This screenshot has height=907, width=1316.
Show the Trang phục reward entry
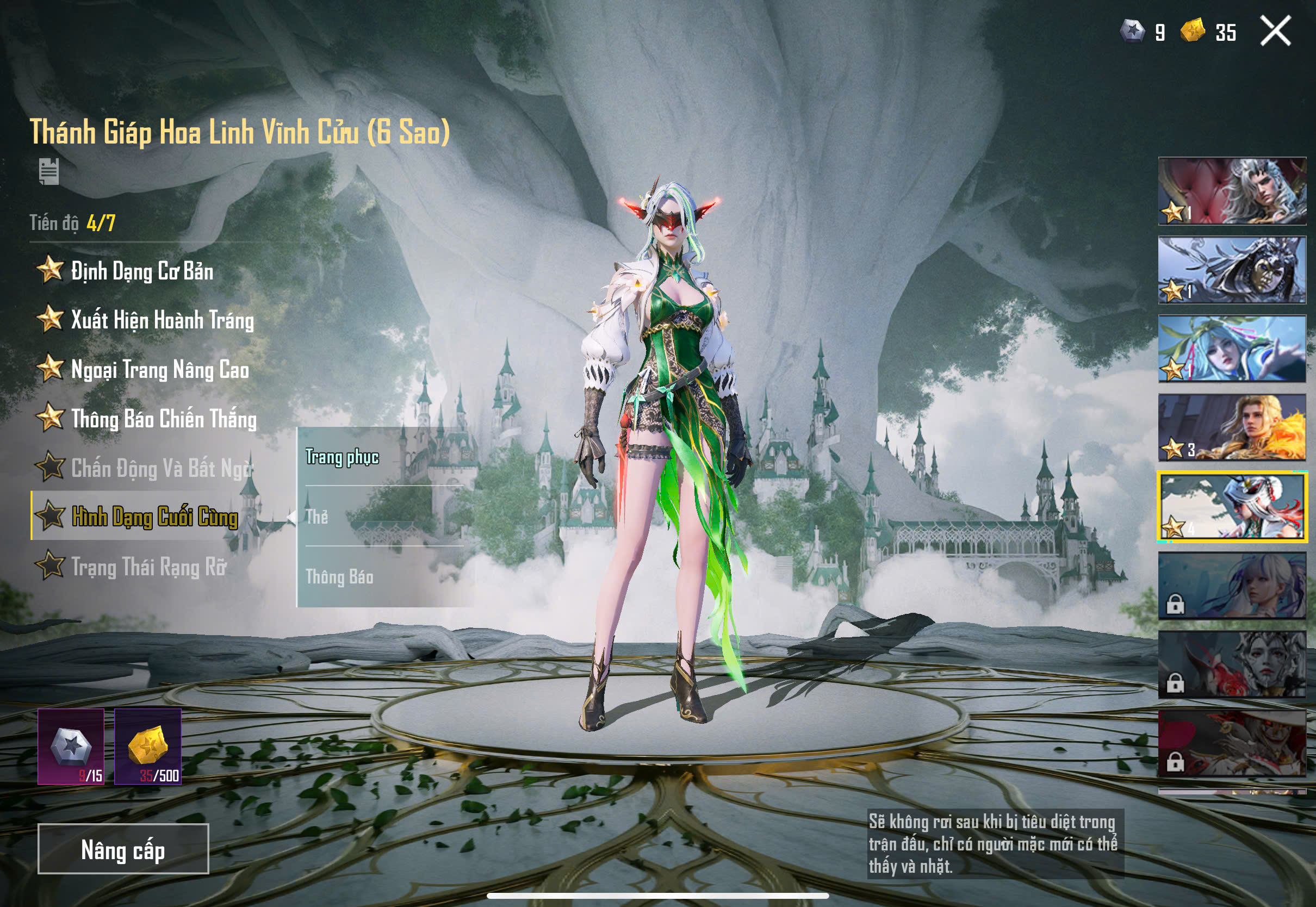(342, 457)
